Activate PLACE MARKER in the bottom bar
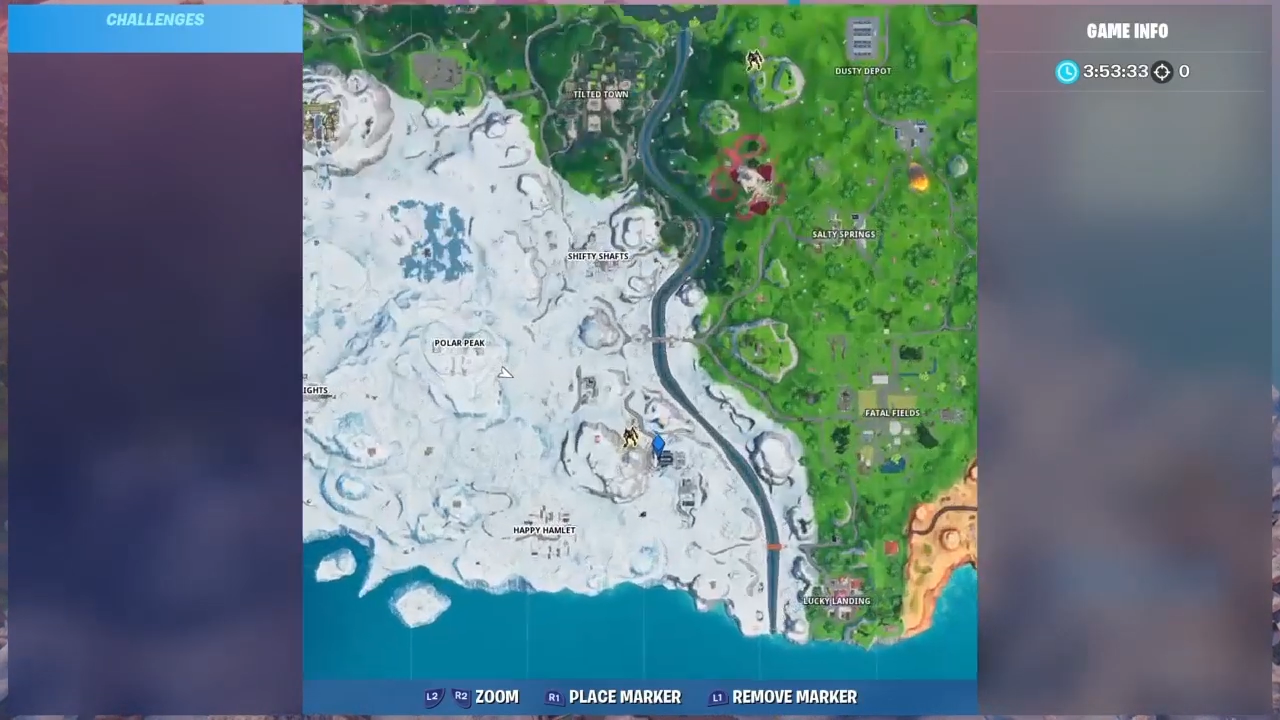 624,697
